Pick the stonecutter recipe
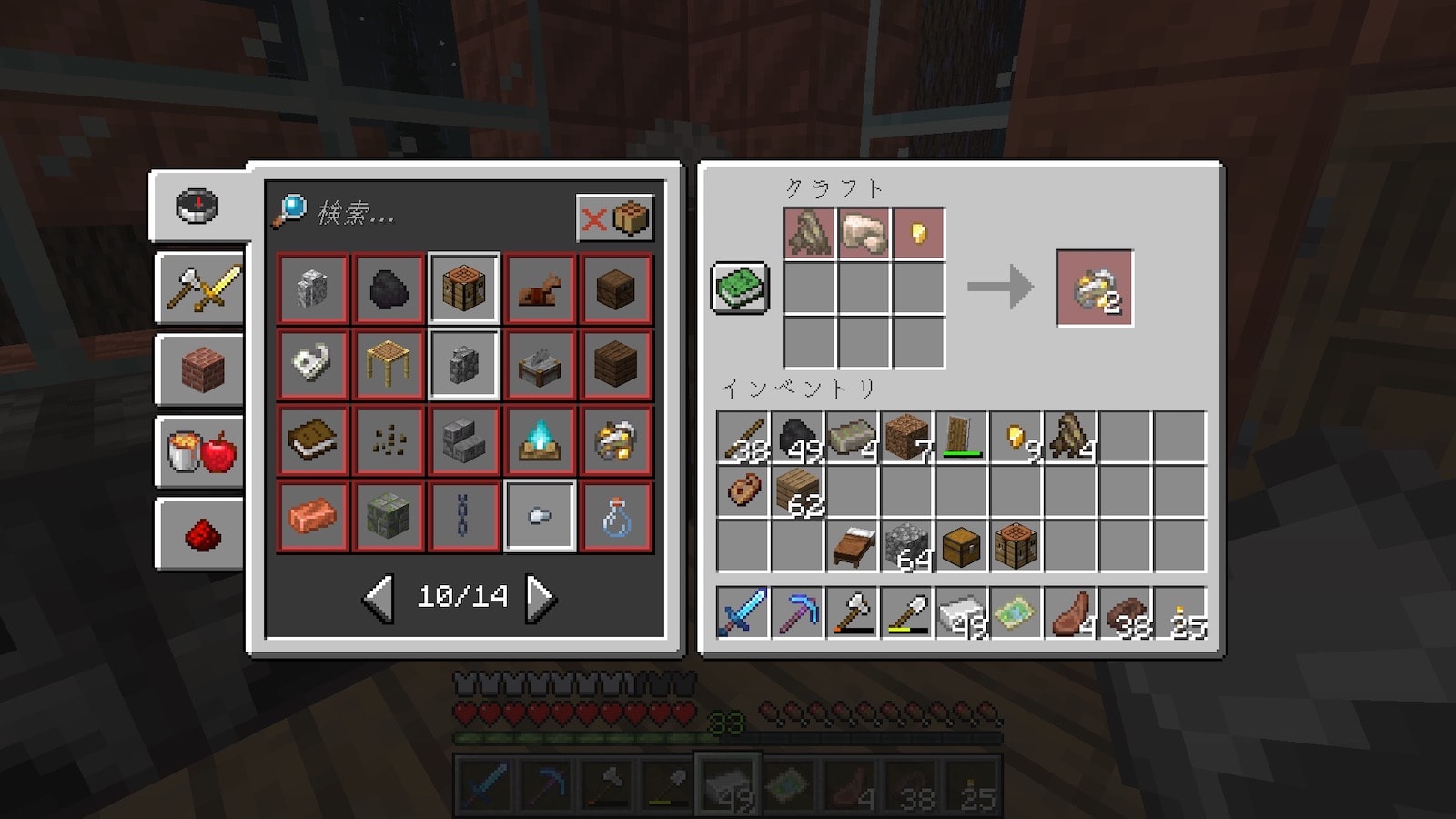The image size is (1456, 819). click(540, 365)
